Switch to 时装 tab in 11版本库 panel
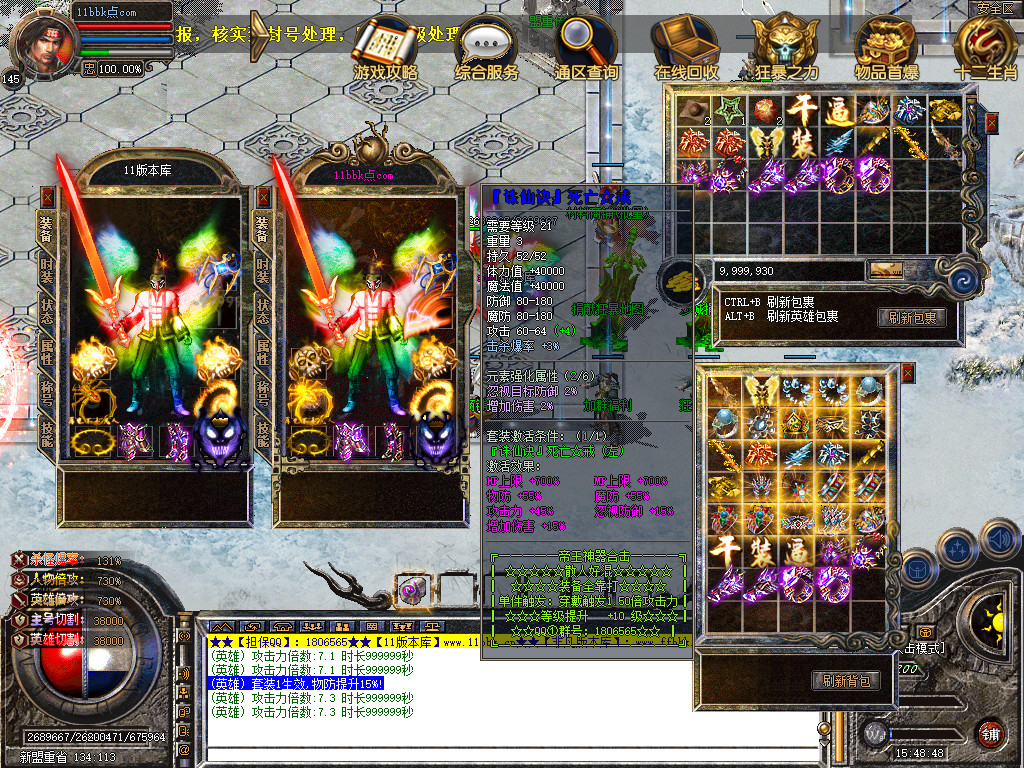The width and height of the screenshot is (1024, 768). tap(46, 268)
